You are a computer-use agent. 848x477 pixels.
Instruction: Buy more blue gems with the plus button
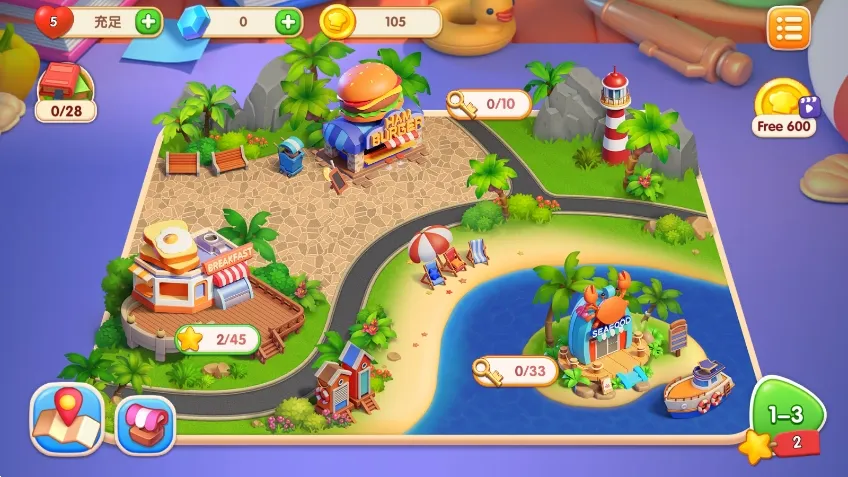[x=288, y=21]
